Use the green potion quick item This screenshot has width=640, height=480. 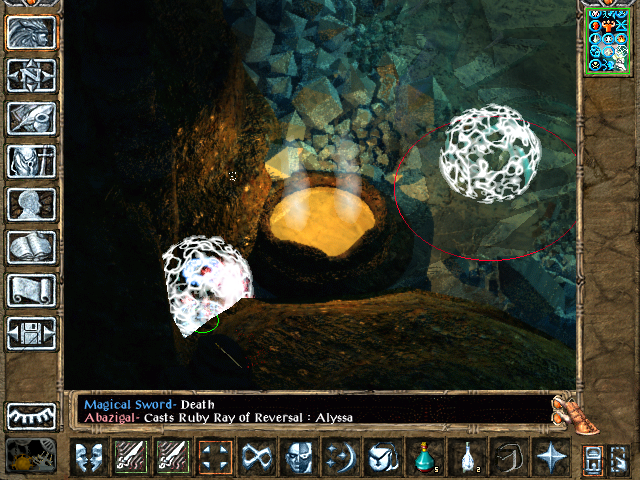click(x=424, y=458)
